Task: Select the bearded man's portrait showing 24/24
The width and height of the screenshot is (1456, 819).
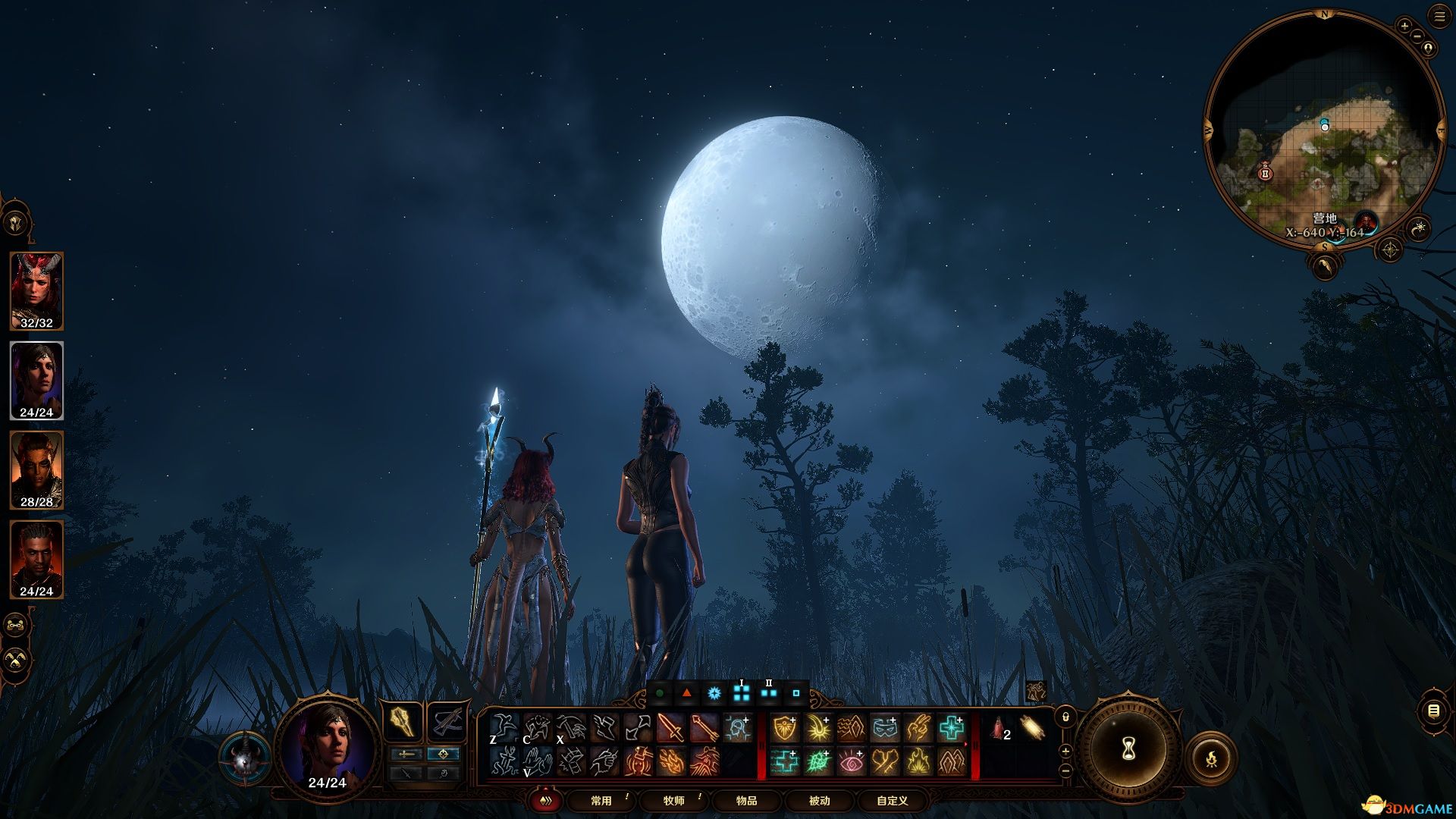Action: click(x=36, y=559)
